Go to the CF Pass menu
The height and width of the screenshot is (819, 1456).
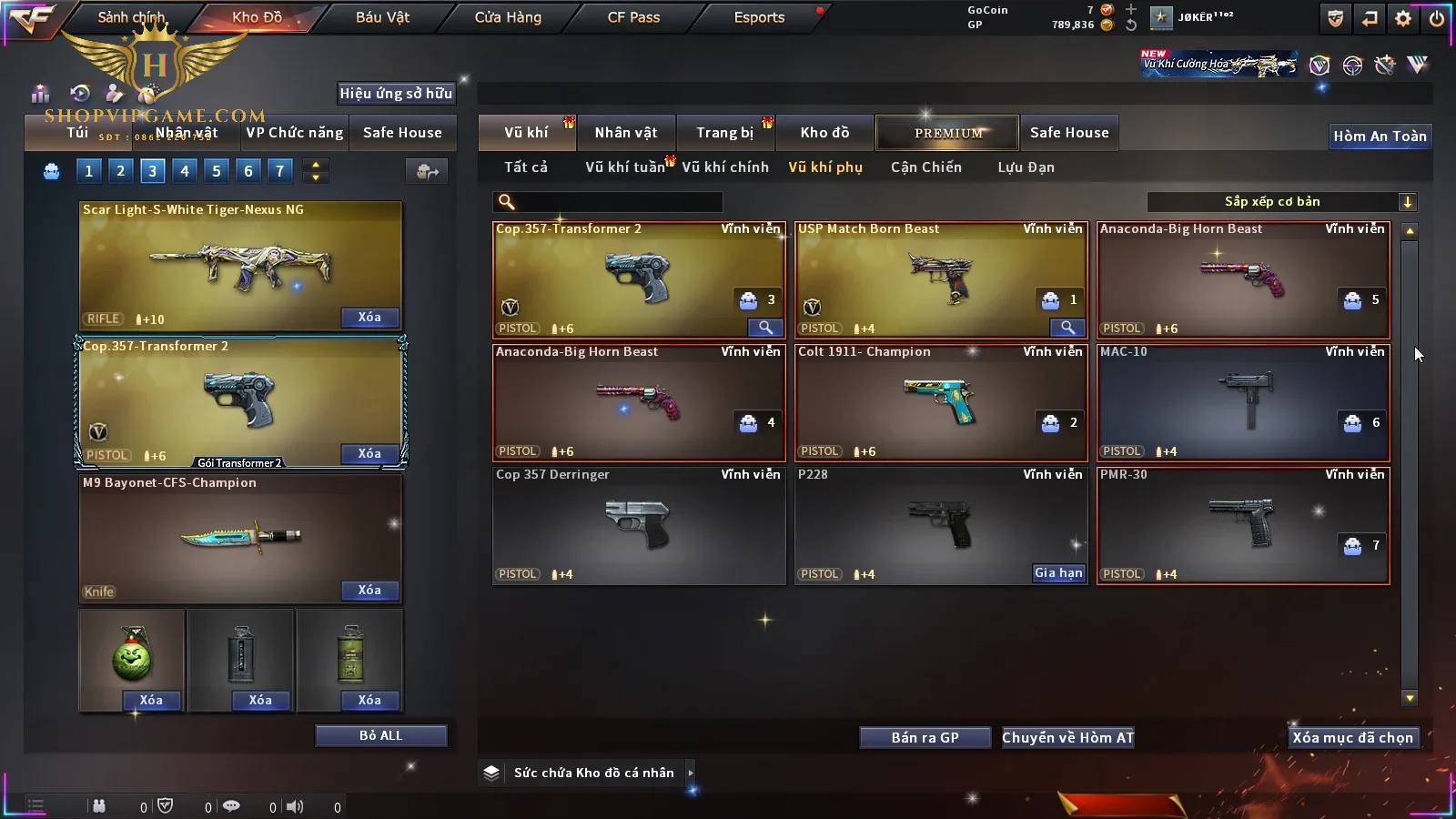(x=633, y=17)
